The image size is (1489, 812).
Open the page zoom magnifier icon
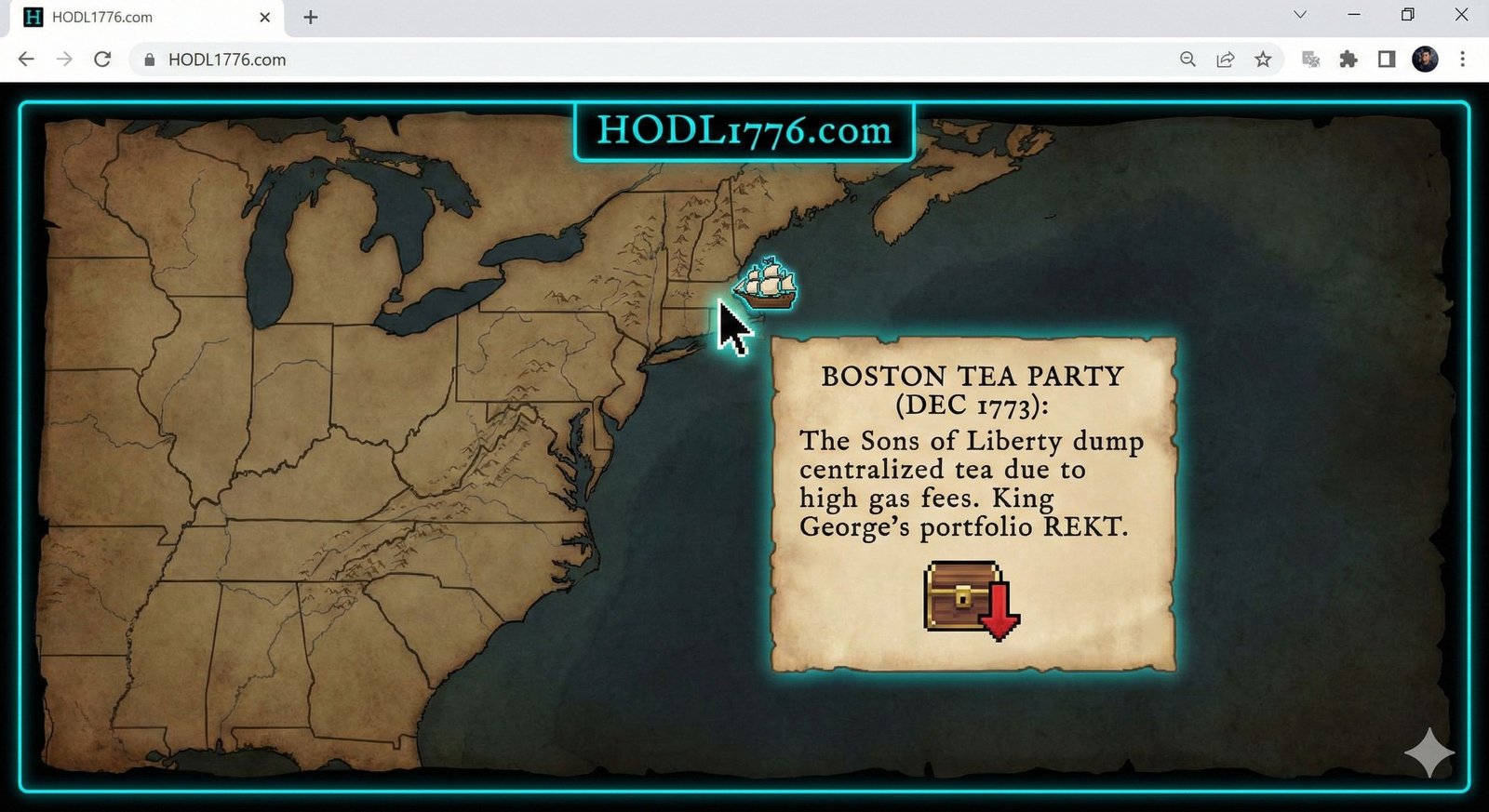click(x=1187, y=59)
